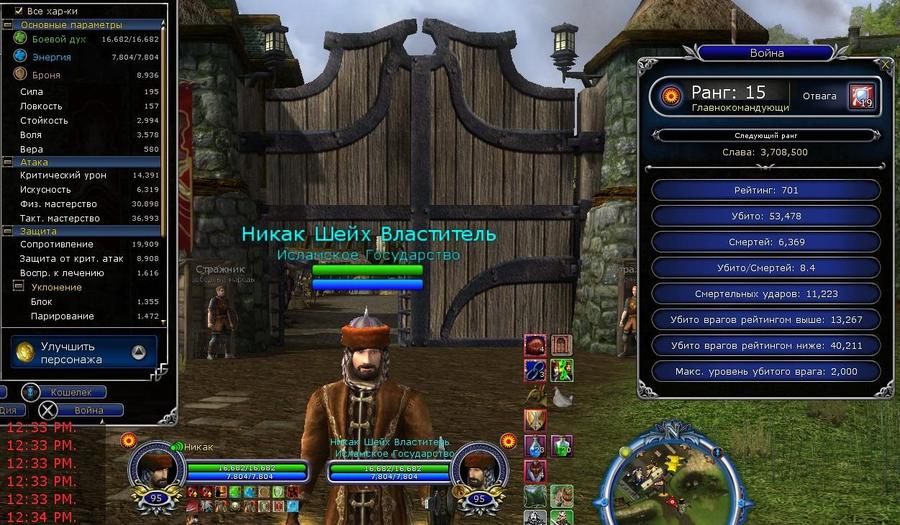Viewport: 900px width, 525px height.
Task: Select the "Рейтинг: 701" row
Action: point(766,190)
